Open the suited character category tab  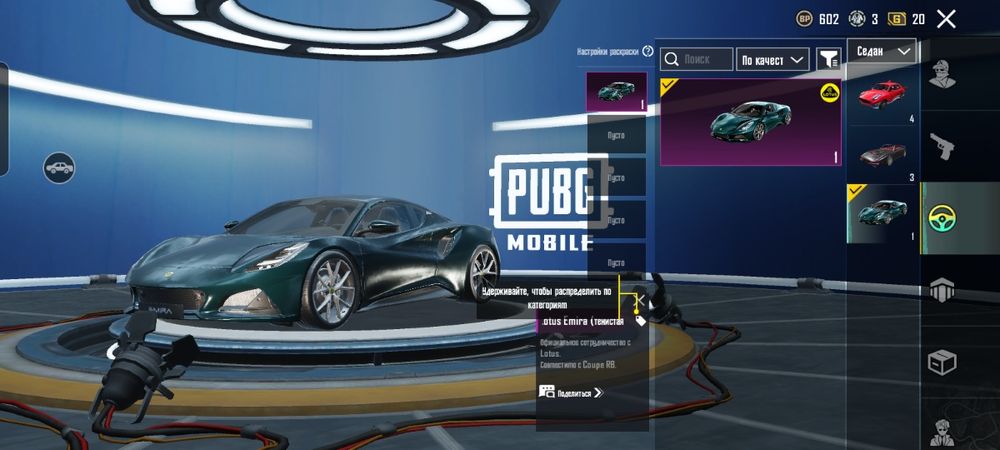point(942,430)
